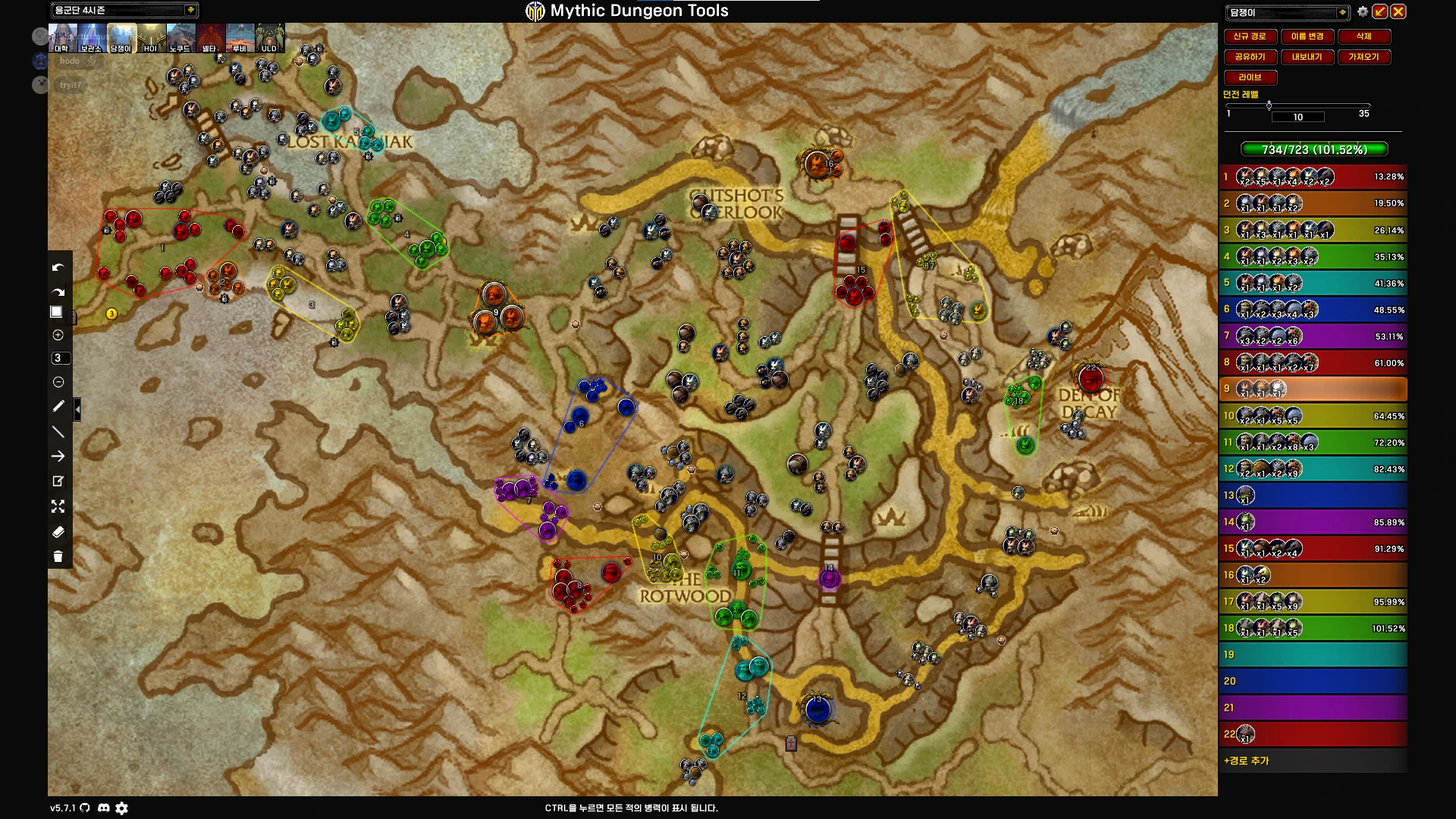Choose the 넬타 dungeon tab
1456x819 pixels.
[210, 38]
